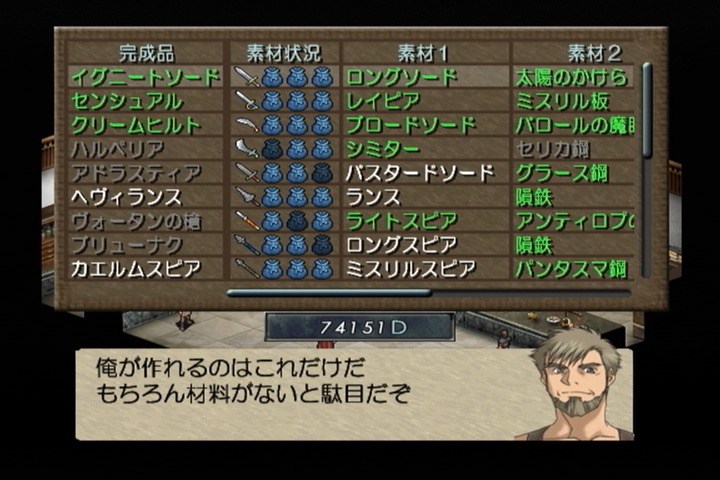Choose the アドラスティア recipe
The width and height of the screenshot is (720, 480).
tap(134, 173)
